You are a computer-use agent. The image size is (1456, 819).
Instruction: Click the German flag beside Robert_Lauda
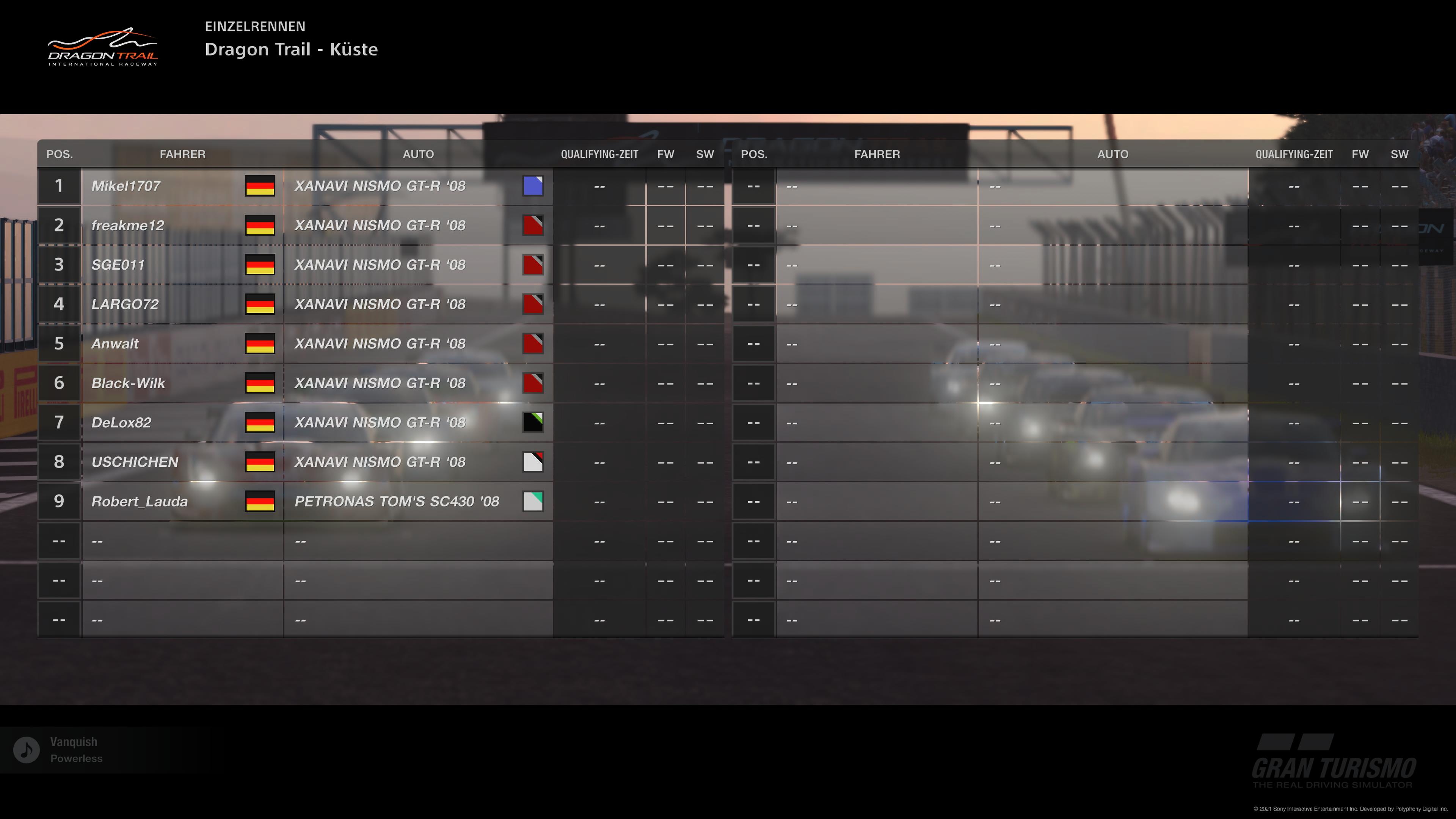coord(260,501)
